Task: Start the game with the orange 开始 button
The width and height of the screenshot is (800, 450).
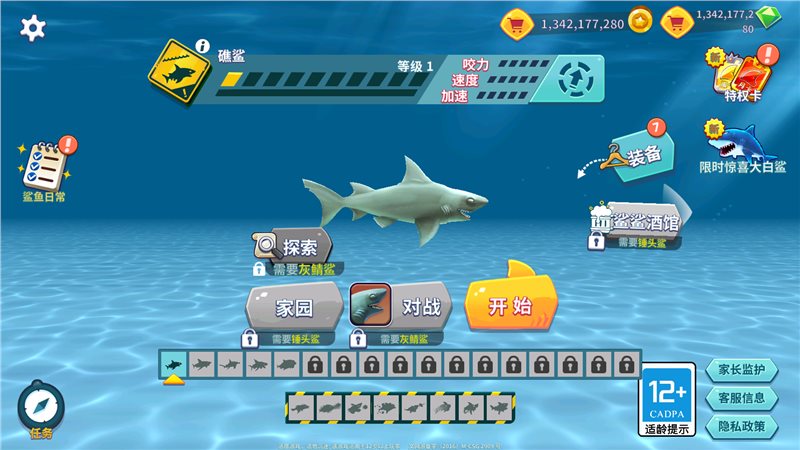Action: pos(510,304)
